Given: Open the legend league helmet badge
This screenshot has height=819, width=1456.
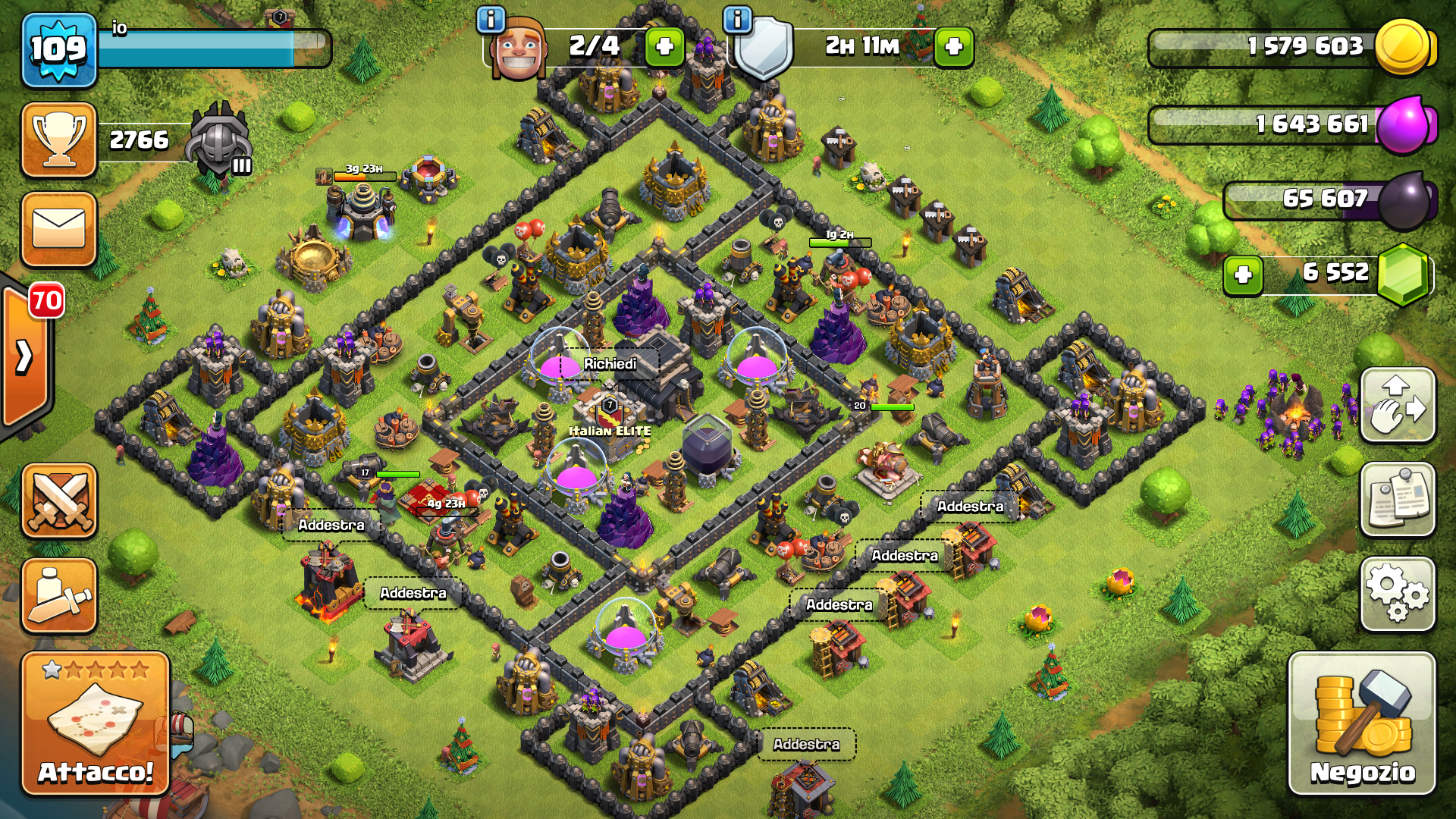Looking at the screenshot, I should coord(220,141).
